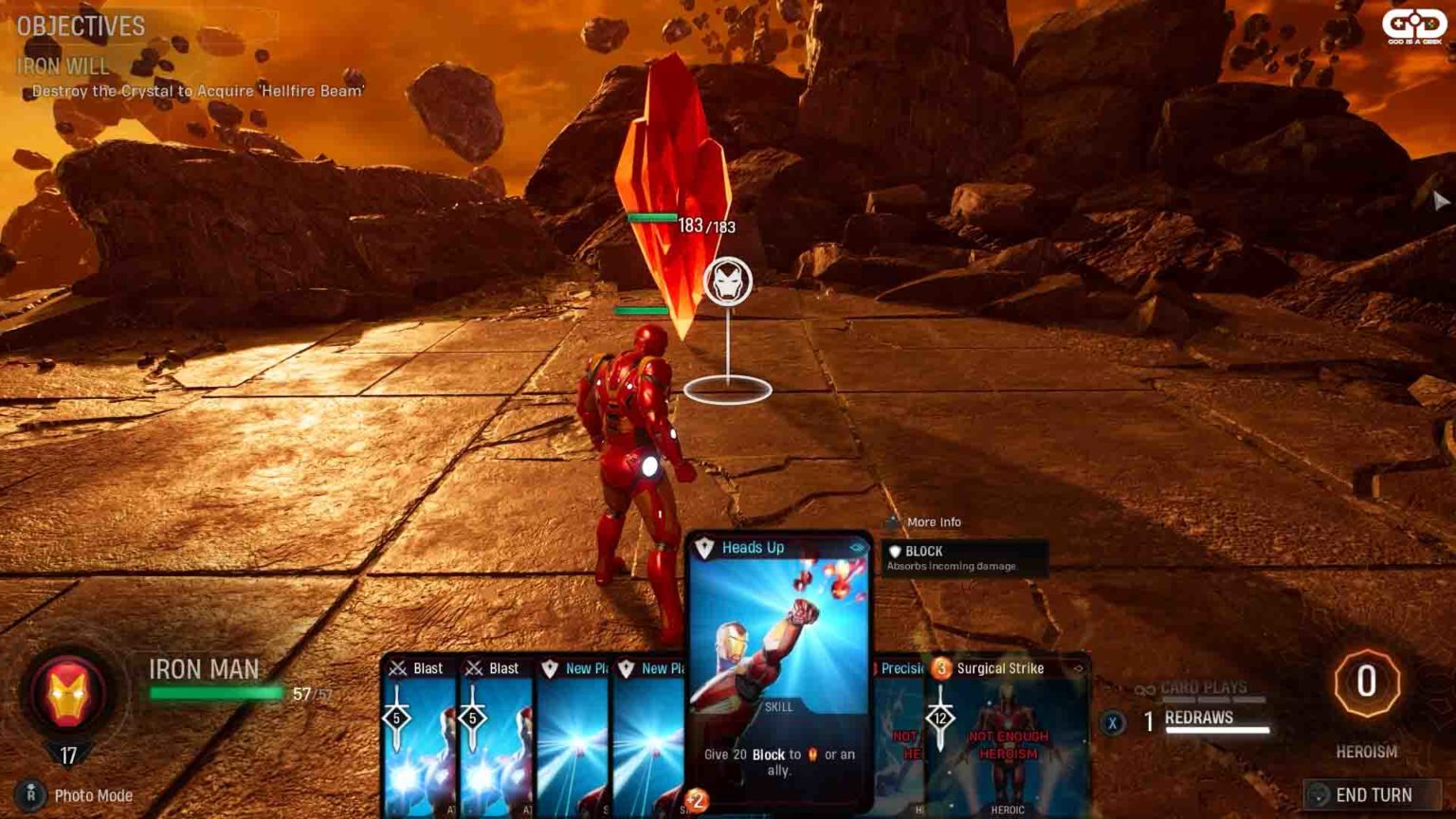Click the shield icon on the Heads Up card header

click(706, 547)
